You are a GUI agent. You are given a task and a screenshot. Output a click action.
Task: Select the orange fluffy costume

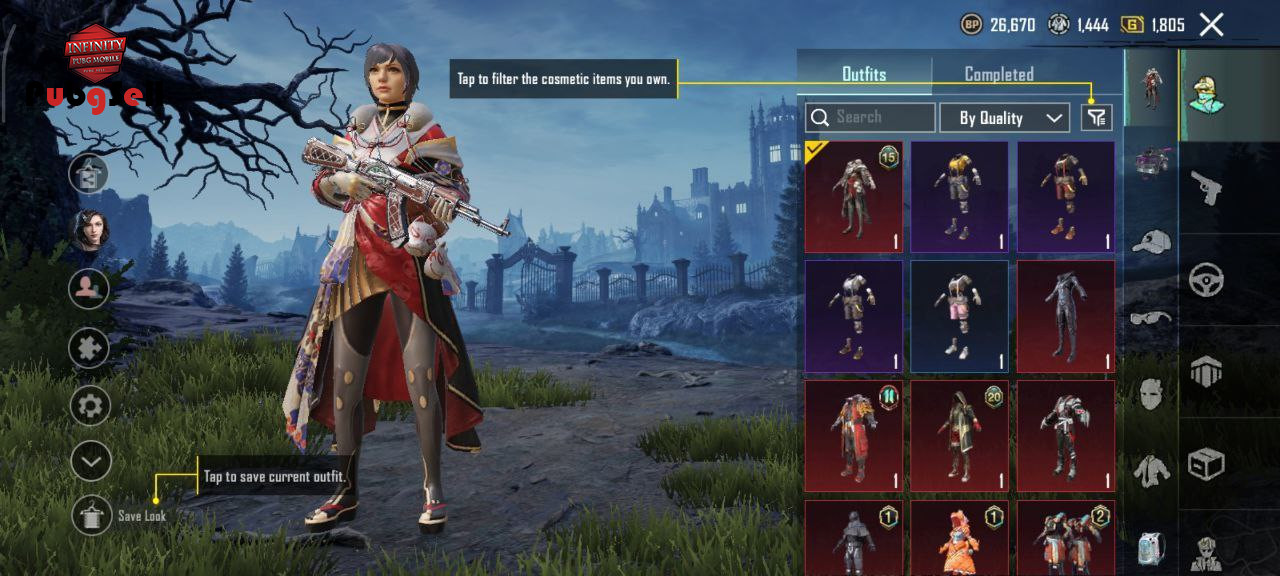click(959, 538)
